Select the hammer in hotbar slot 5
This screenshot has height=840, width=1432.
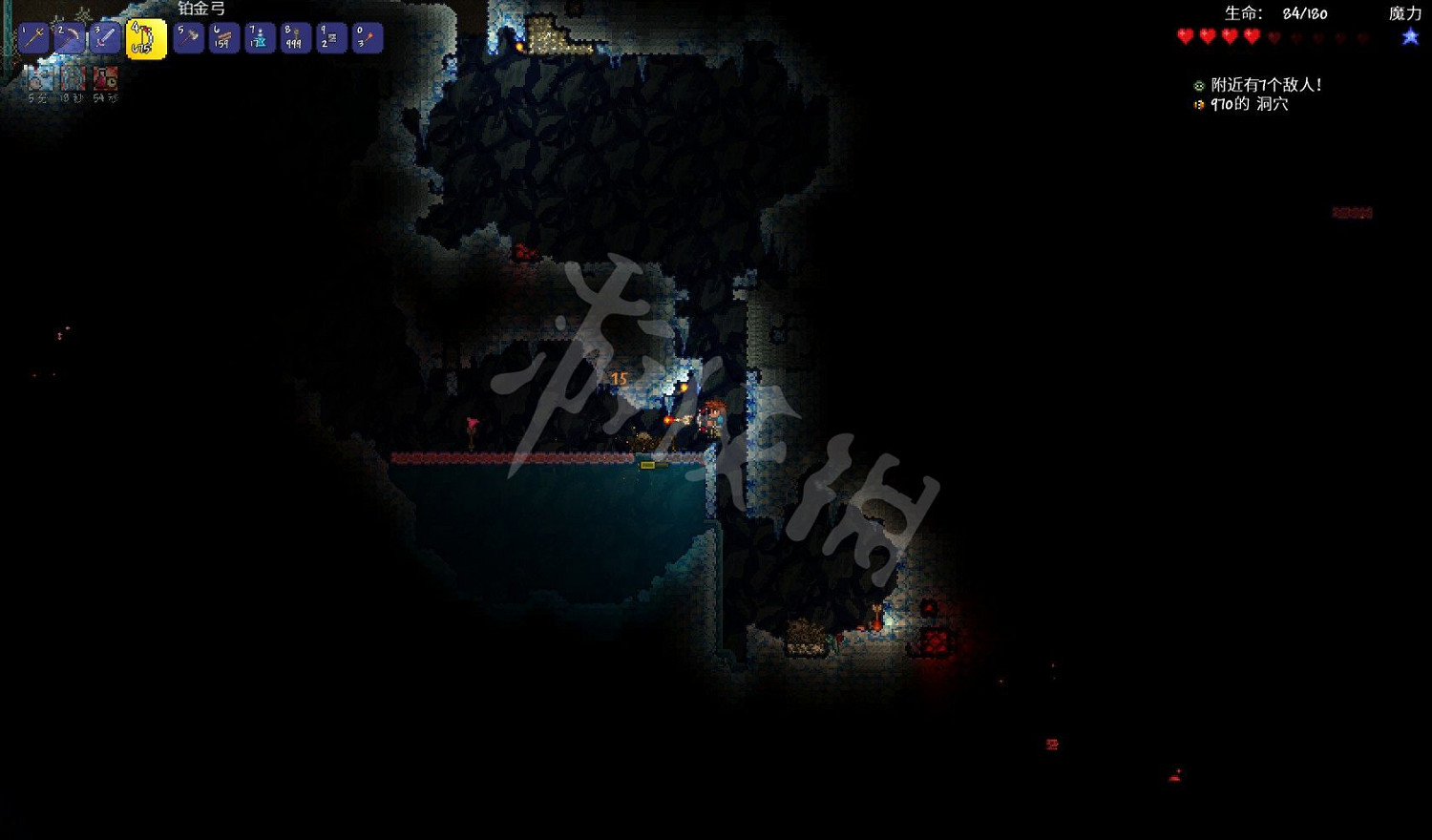188,38
